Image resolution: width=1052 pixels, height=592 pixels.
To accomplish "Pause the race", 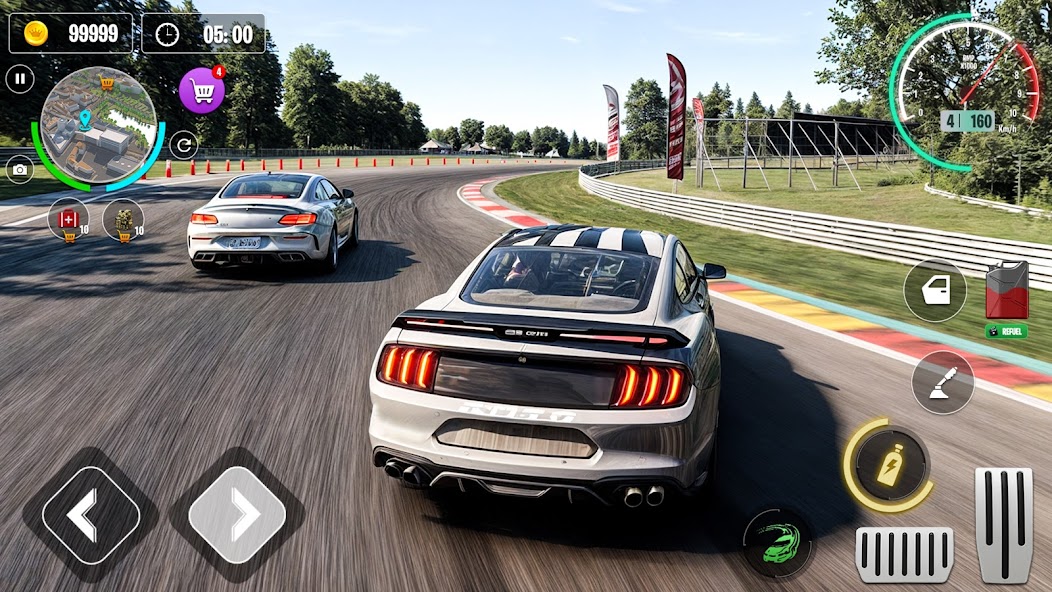I will click(20, 80).
